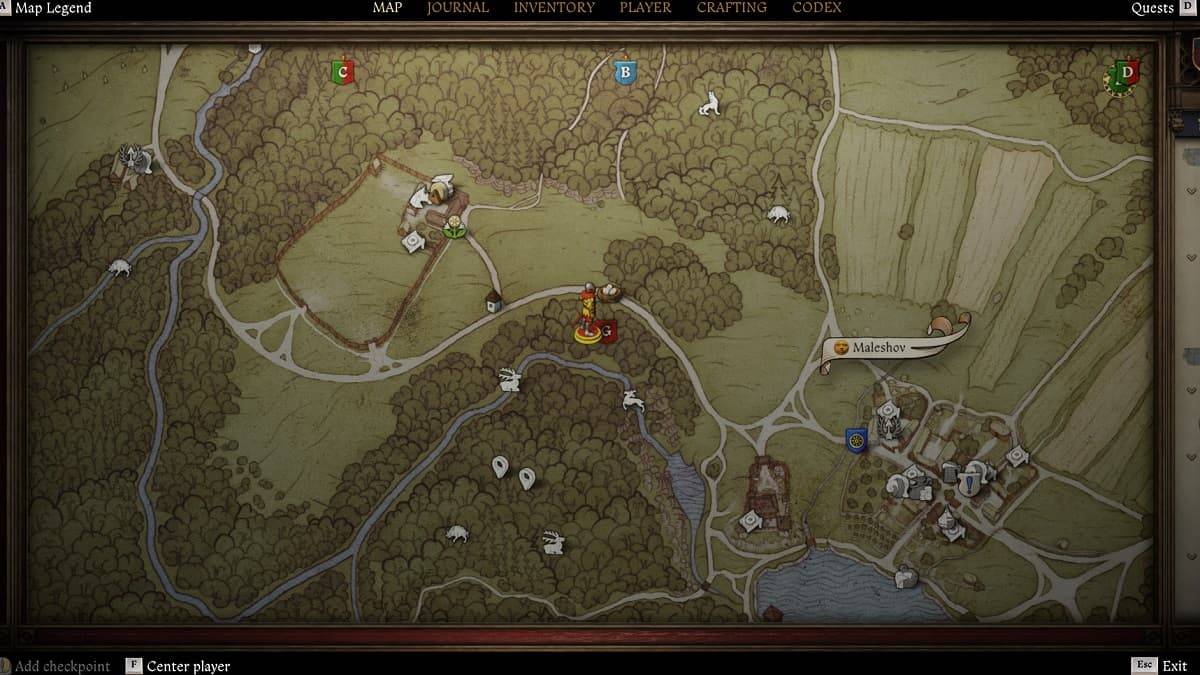1200x675 pixels.
Task: Select the red G quest marker
Action: tap(607, 329)
